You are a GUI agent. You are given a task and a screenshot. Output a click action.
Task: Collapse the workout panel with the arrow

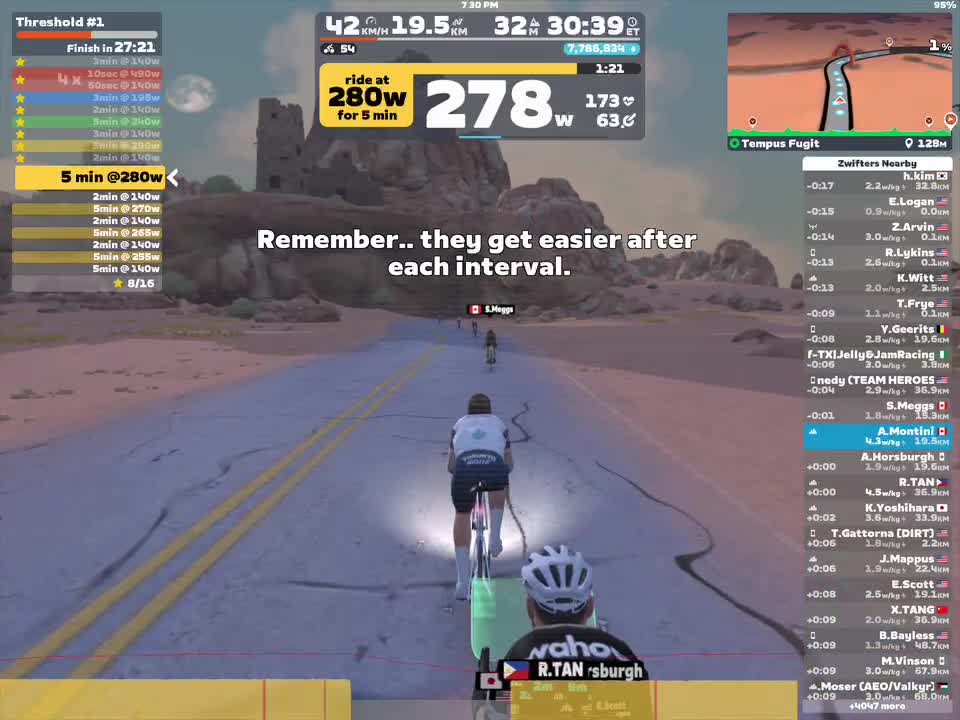tap(173, 178)
